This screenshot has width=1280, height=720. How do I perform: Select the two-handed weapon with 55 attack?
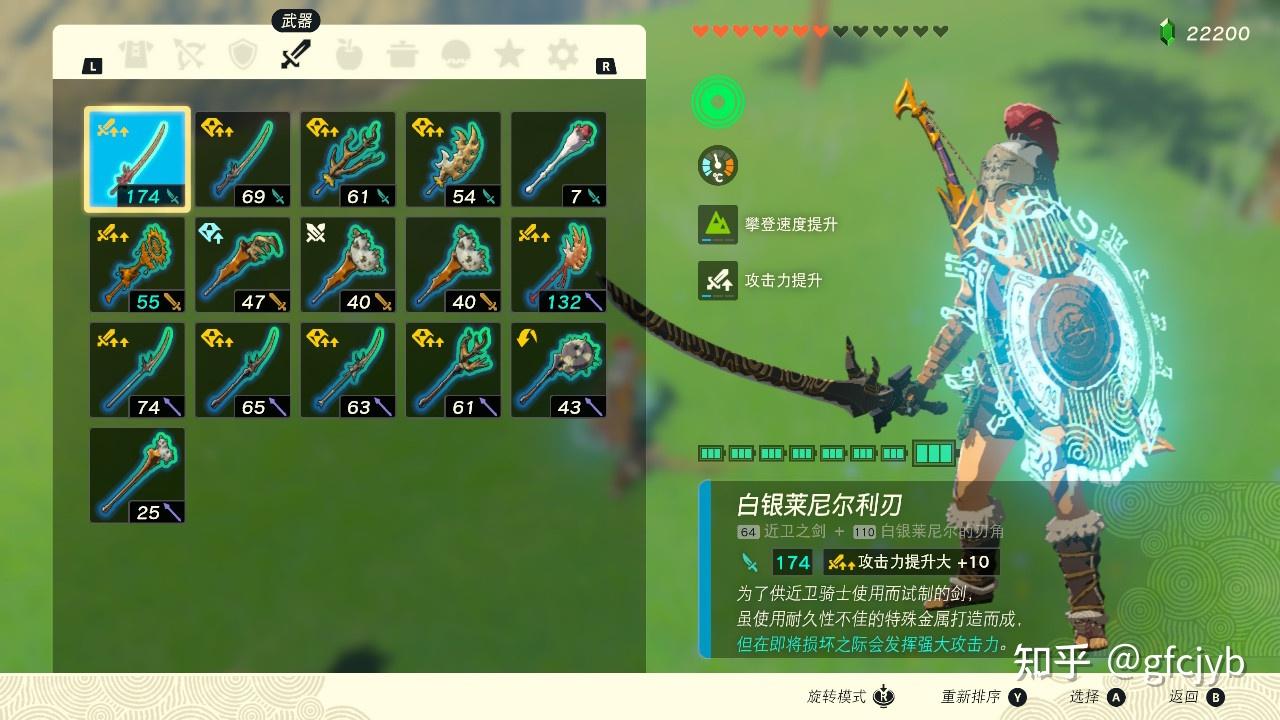(138, 265)
